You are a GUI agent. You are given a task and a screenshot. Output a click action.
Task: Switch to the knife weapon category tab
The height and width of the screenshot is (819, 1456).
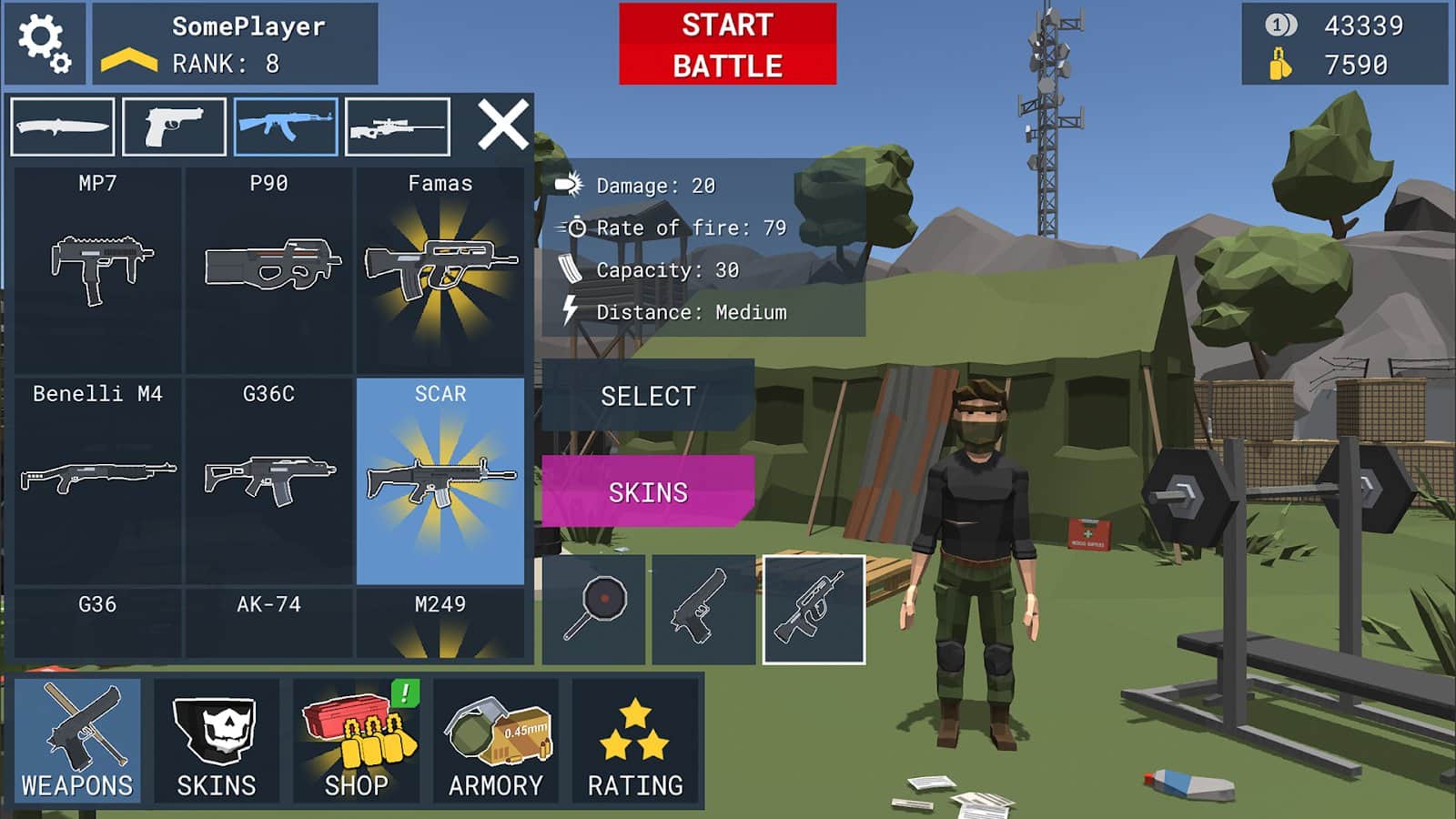(x=62, y=127)
